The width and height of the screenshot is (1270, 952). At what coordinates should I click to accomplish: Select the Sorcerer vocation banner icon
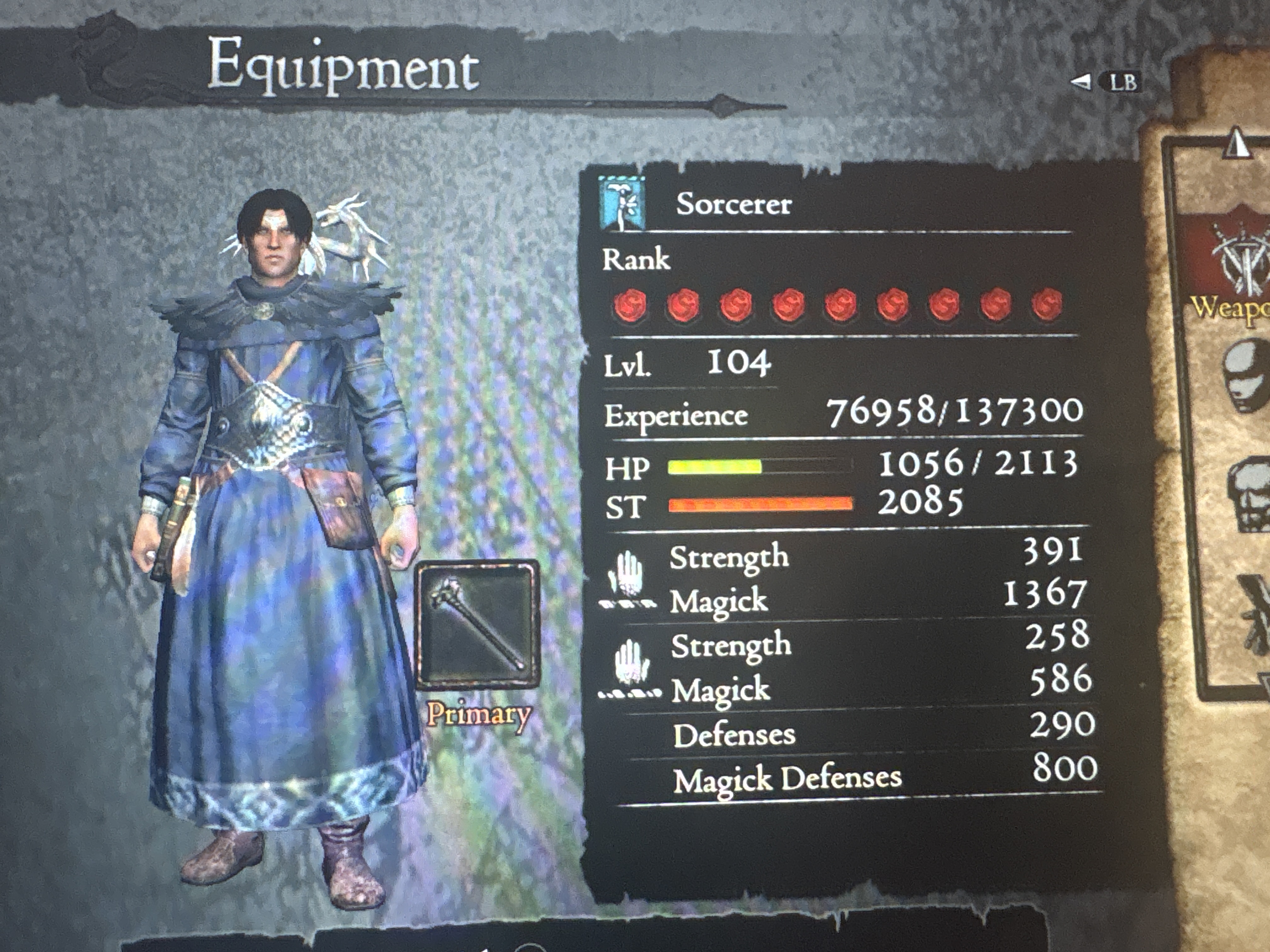pos(621,203)
